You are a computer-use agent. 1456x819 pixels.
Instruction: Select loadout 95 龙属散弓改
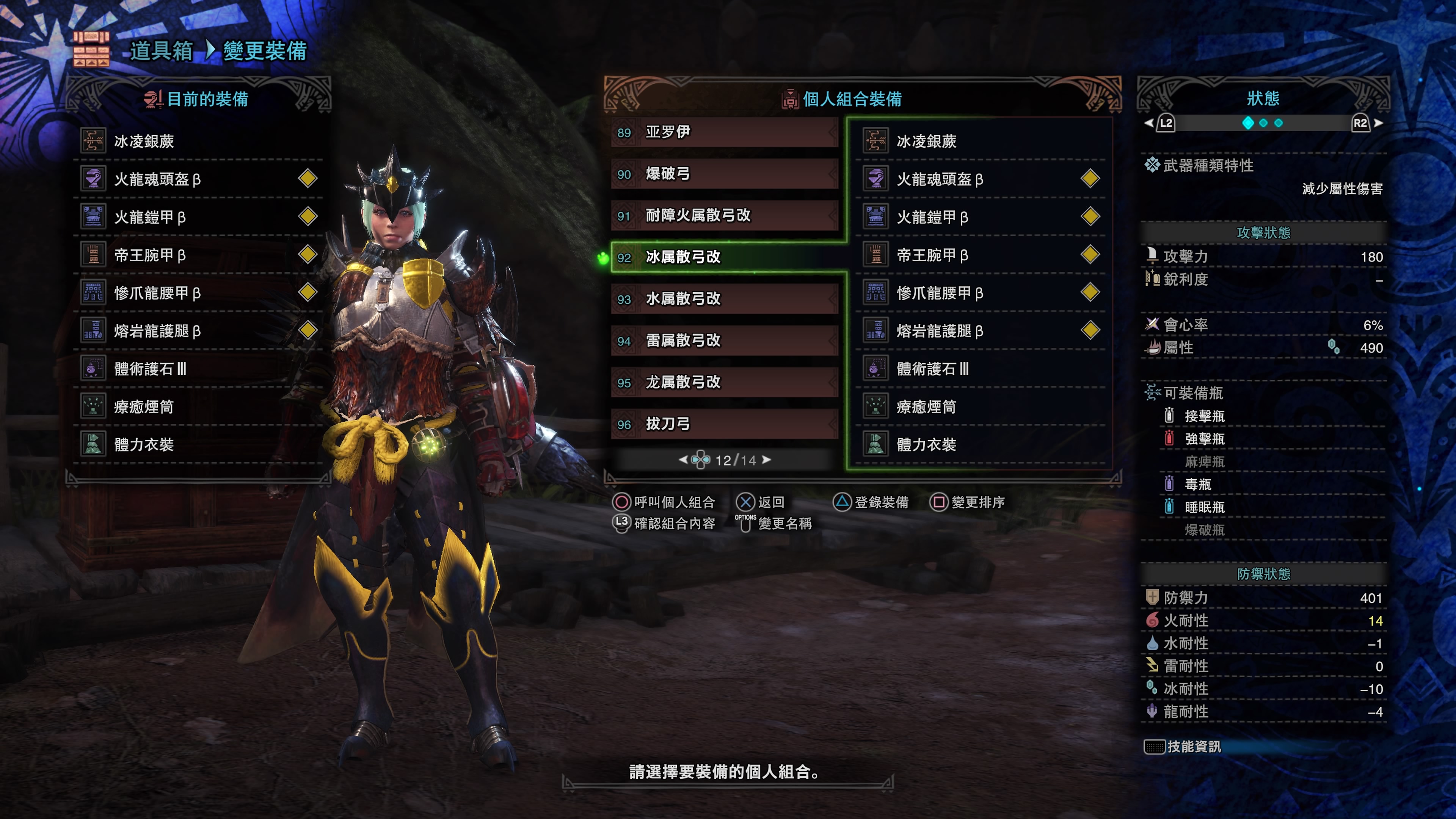723,382
